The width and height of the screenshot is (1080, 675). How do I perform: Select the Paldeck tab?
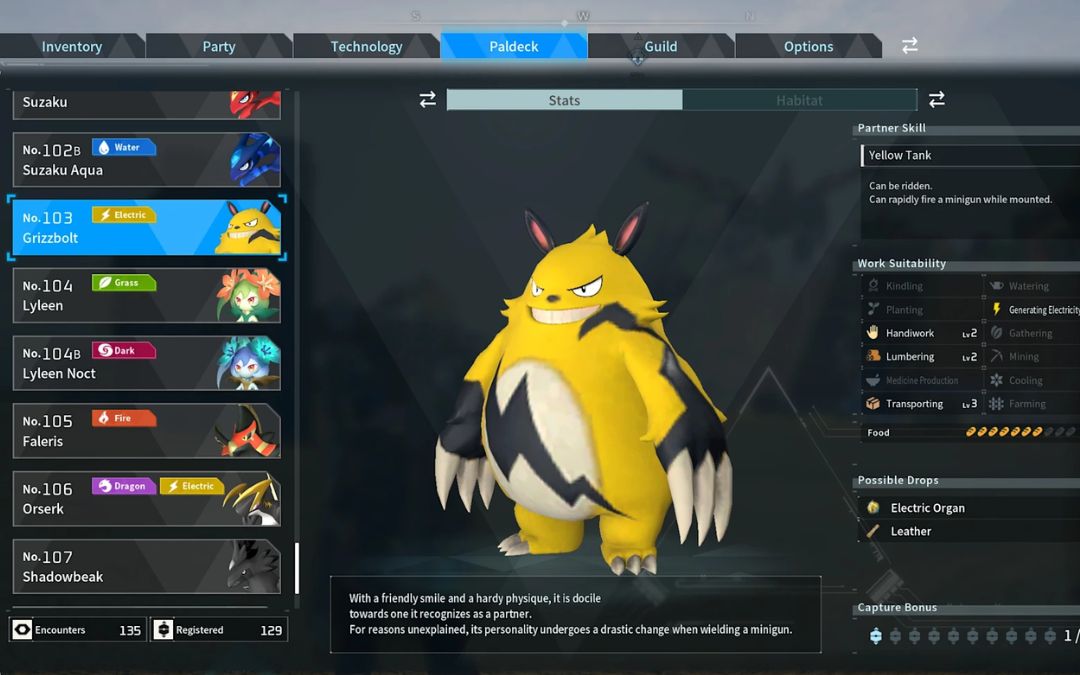tap(514, 47)
